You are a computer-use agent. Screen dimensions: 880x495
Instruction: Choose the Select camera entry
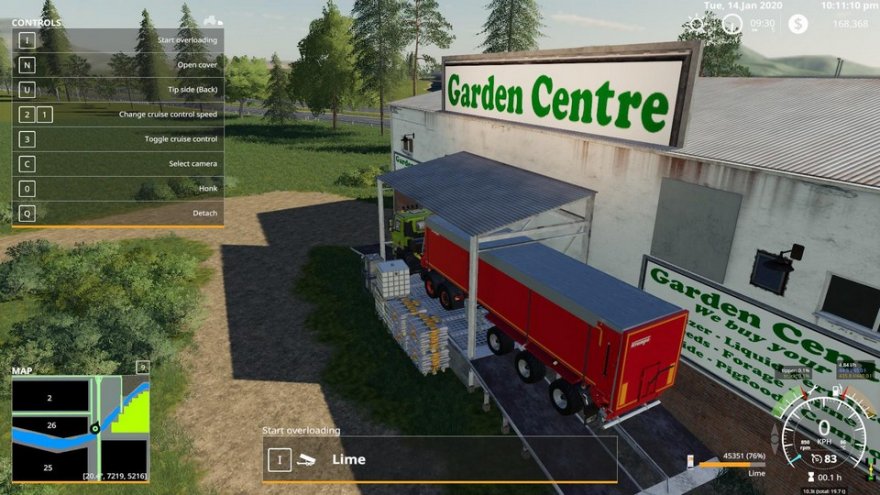click(118, 164)
